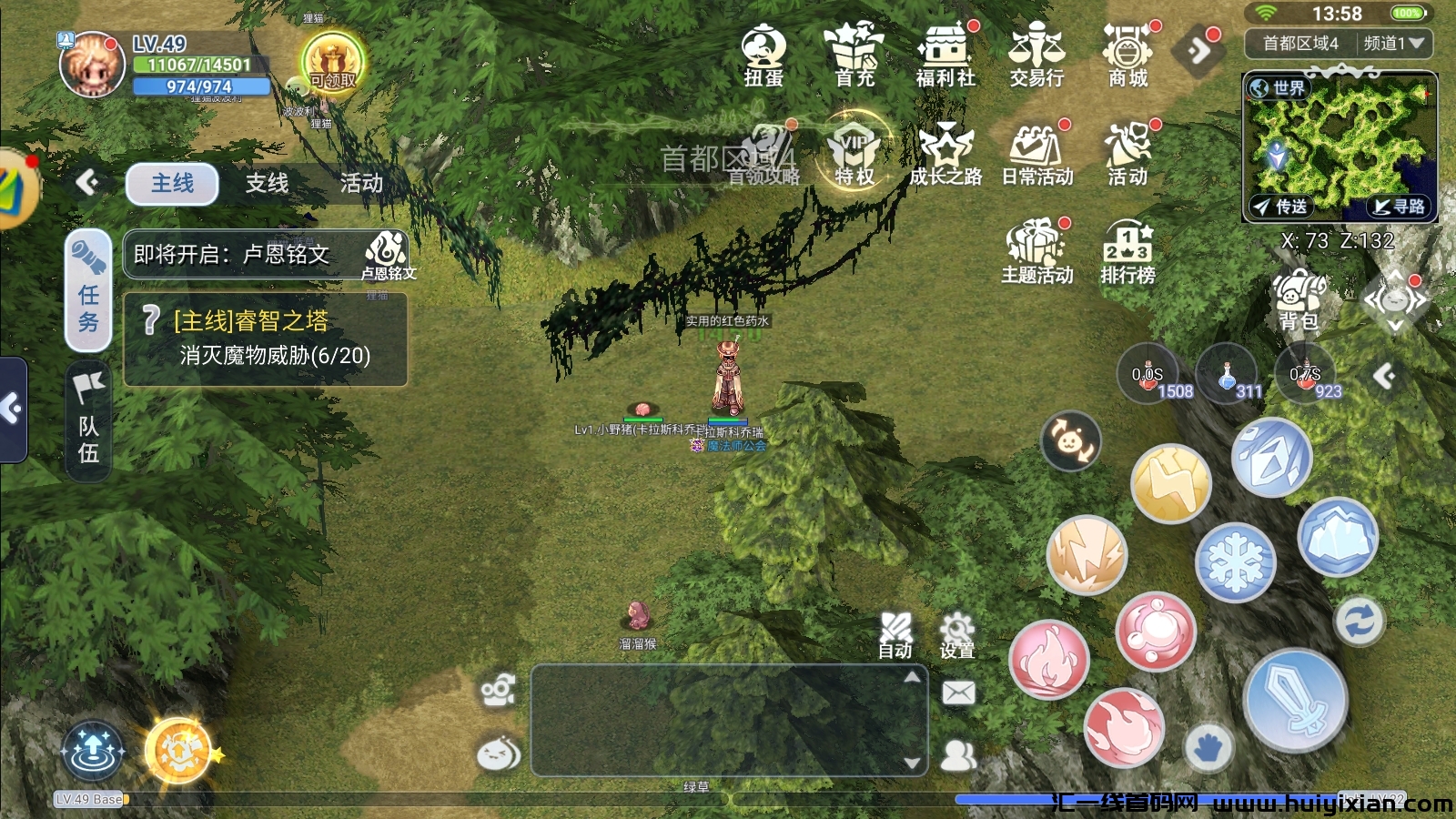Screen dimensions: 1456x819
Task: Open the VIP 特权 privileges
Action: [854, 153]
